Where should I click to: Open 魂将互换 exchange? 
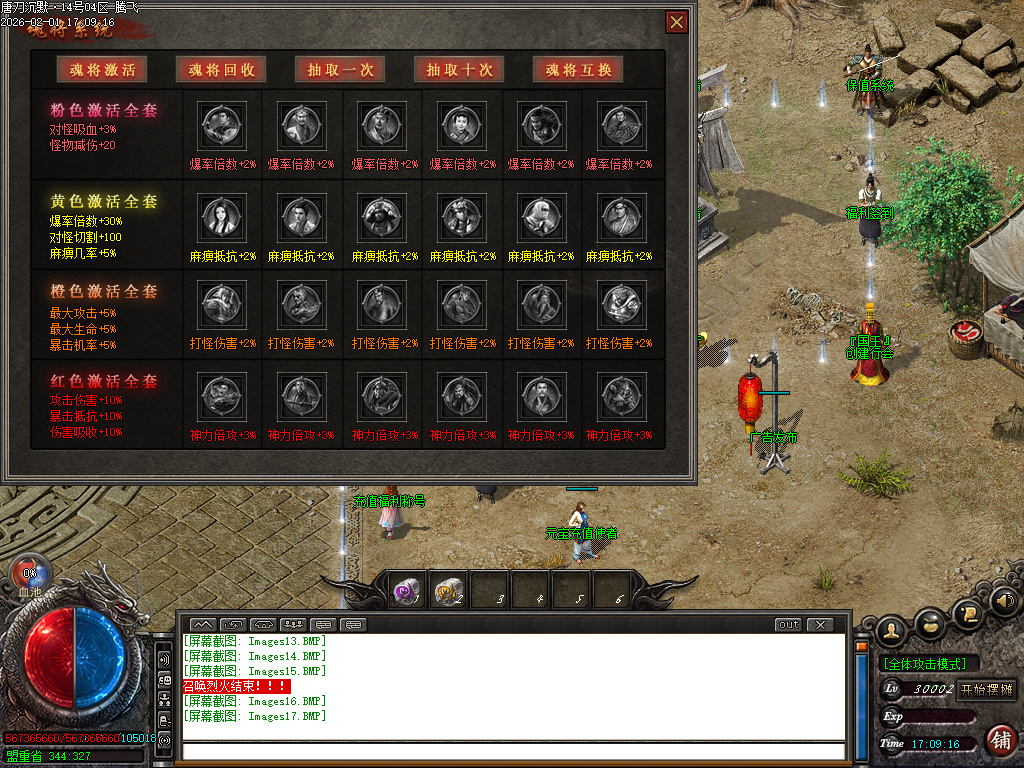pyautogui.click(x=578, y=69)
